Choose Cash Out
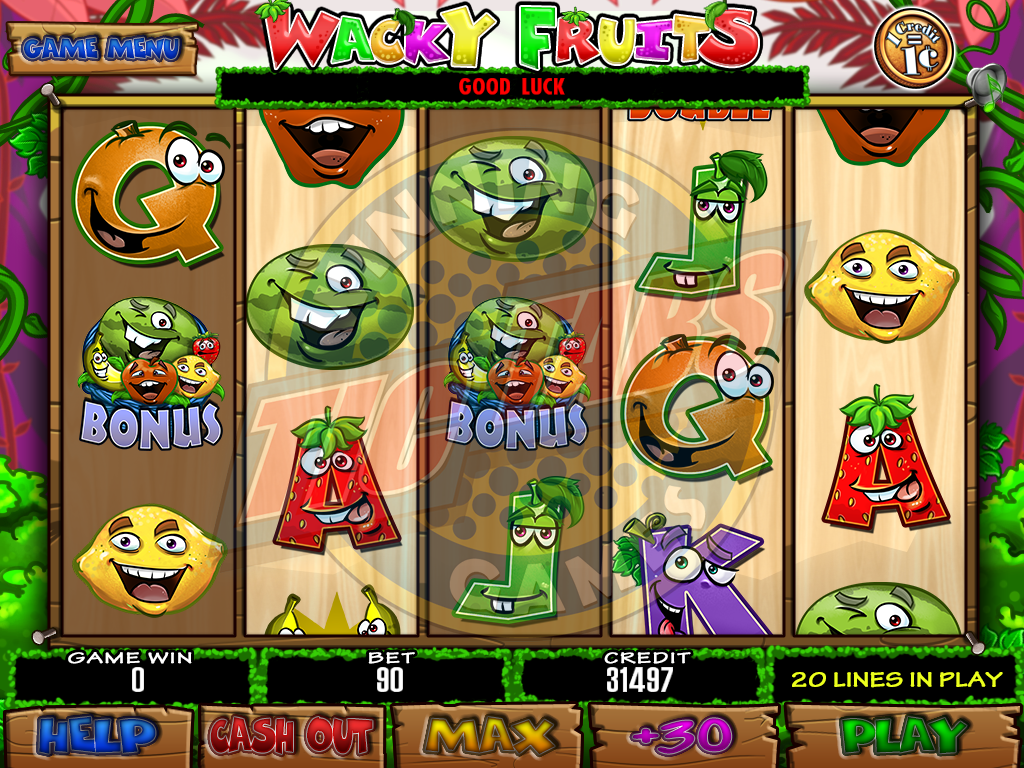This screenshot has width=1024, height=768. (291, 737)
